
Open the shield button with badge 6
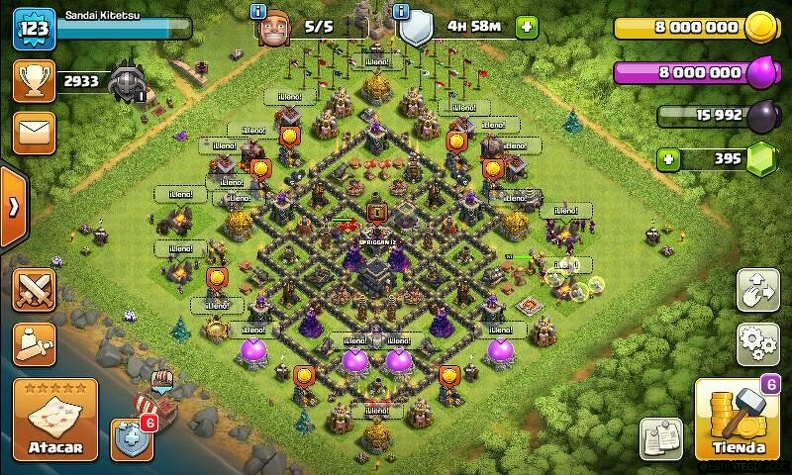tap(132, 436)
